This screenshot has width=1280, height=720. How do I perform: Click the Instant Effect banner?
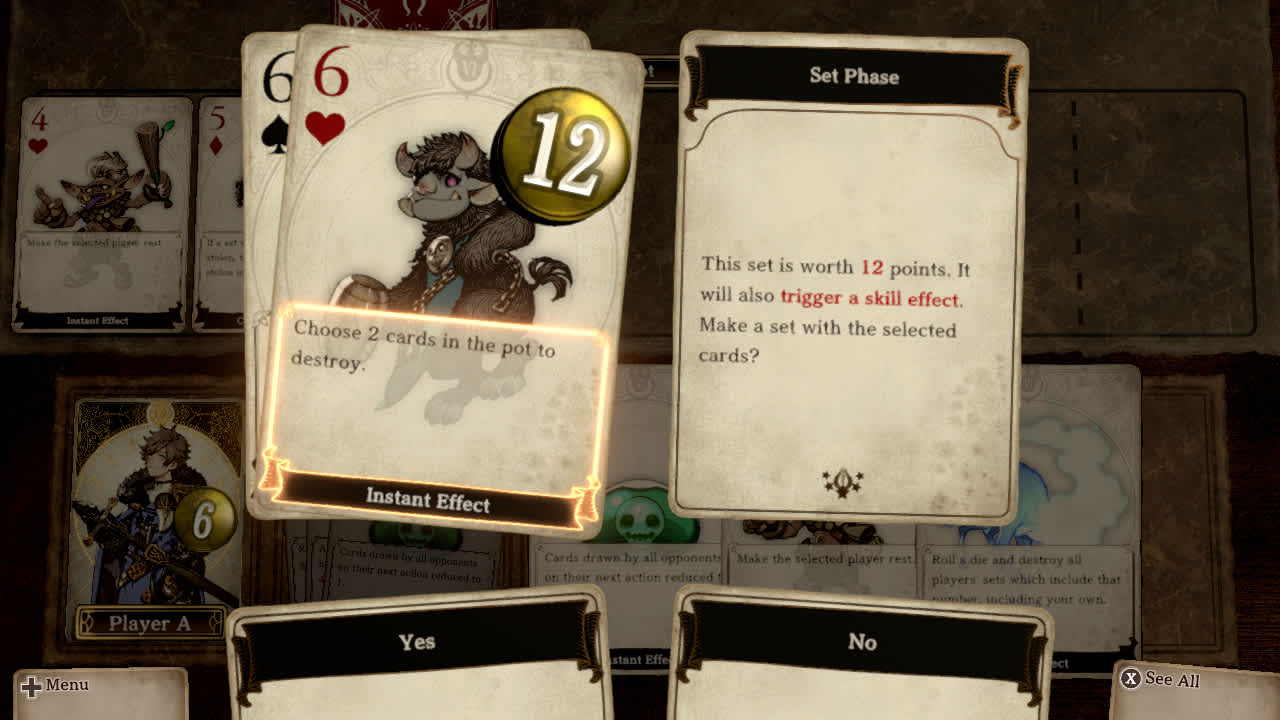point(430,505)
